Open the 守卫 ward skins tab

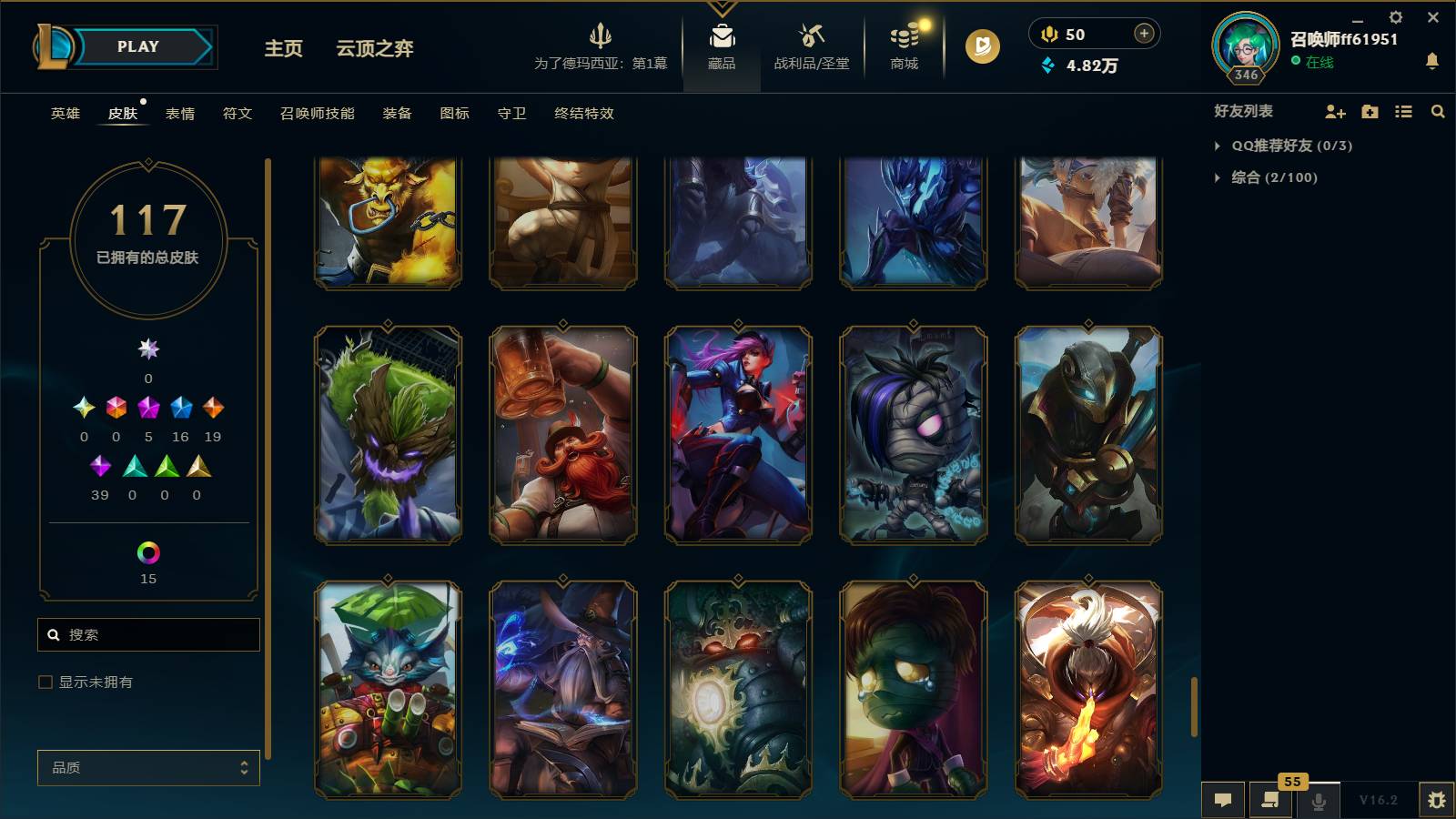511,114
